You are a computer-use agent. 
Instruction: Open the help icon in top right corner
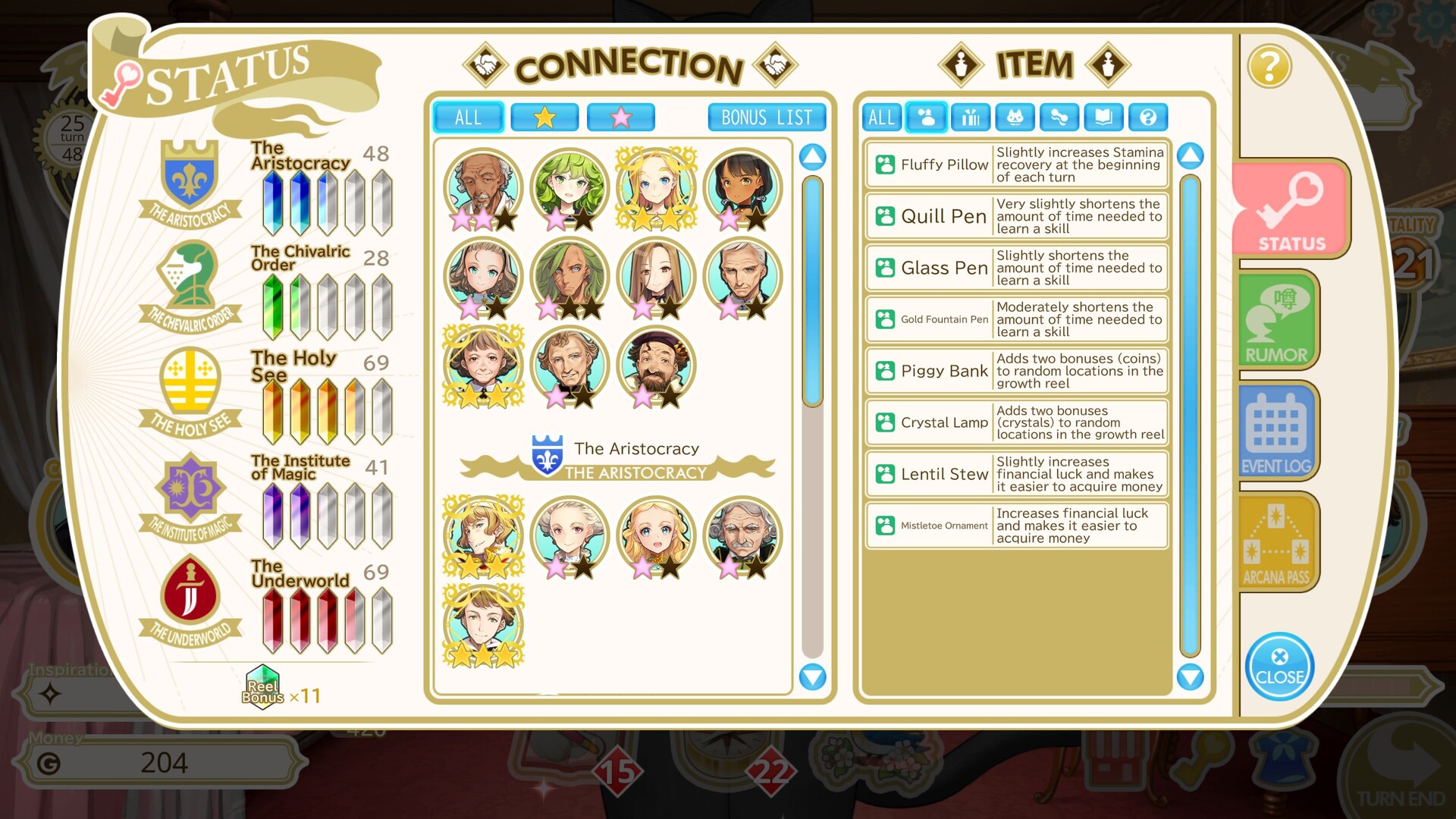[x=1269, y=67]
